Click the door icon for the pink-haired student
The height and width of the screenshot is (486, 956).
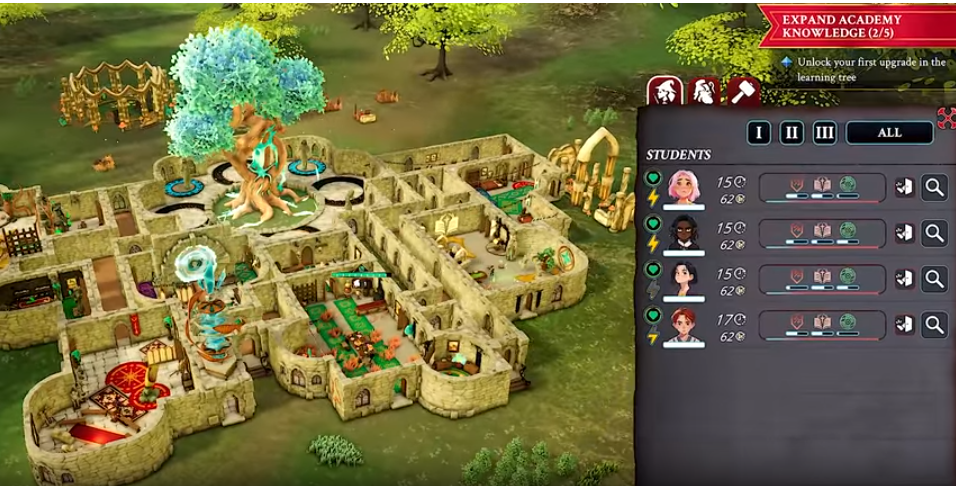pos(904,187)
